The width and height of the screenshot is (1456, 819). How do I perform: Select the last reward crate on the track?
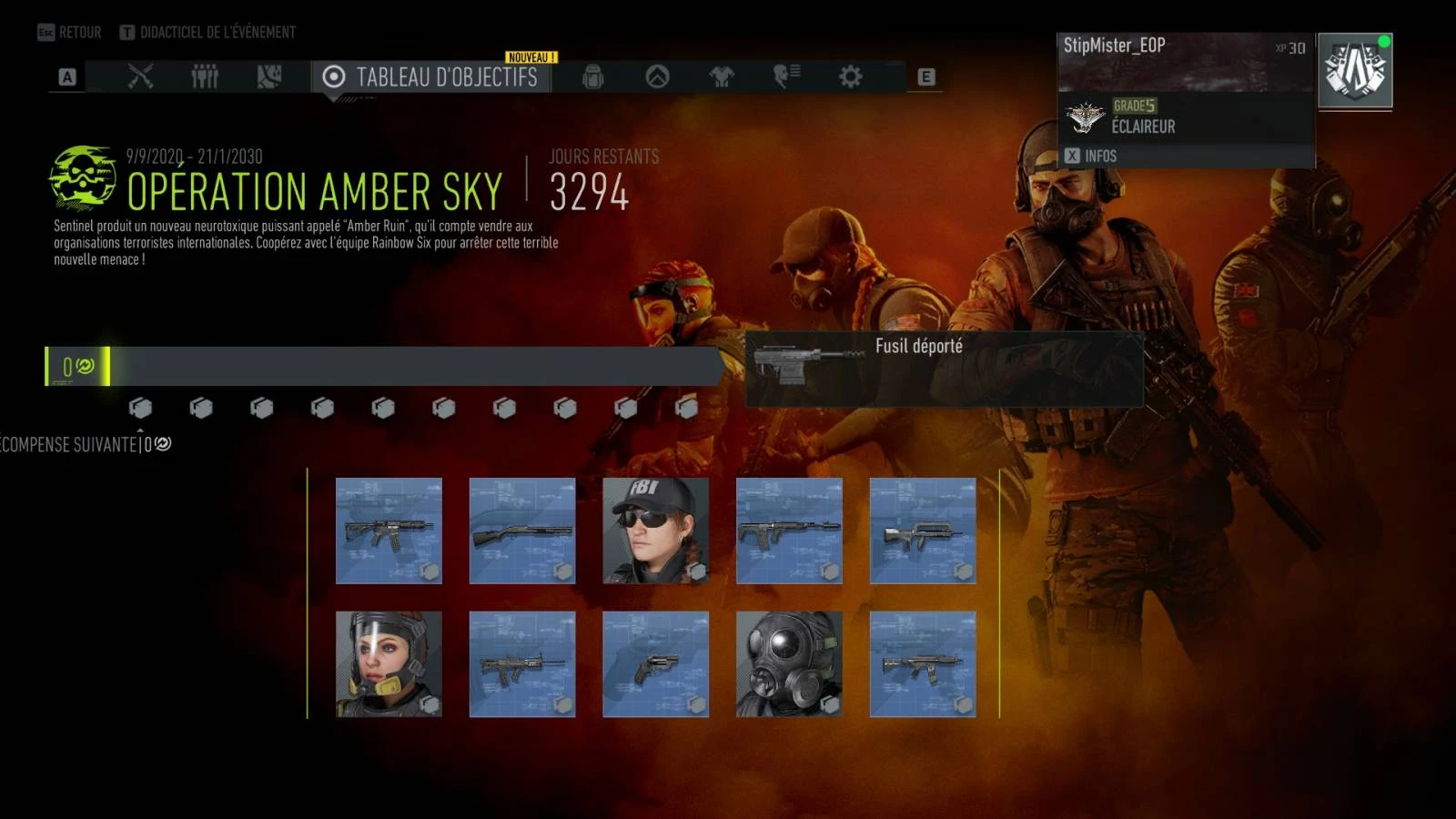pyautogui.click(x=688, y=409)
